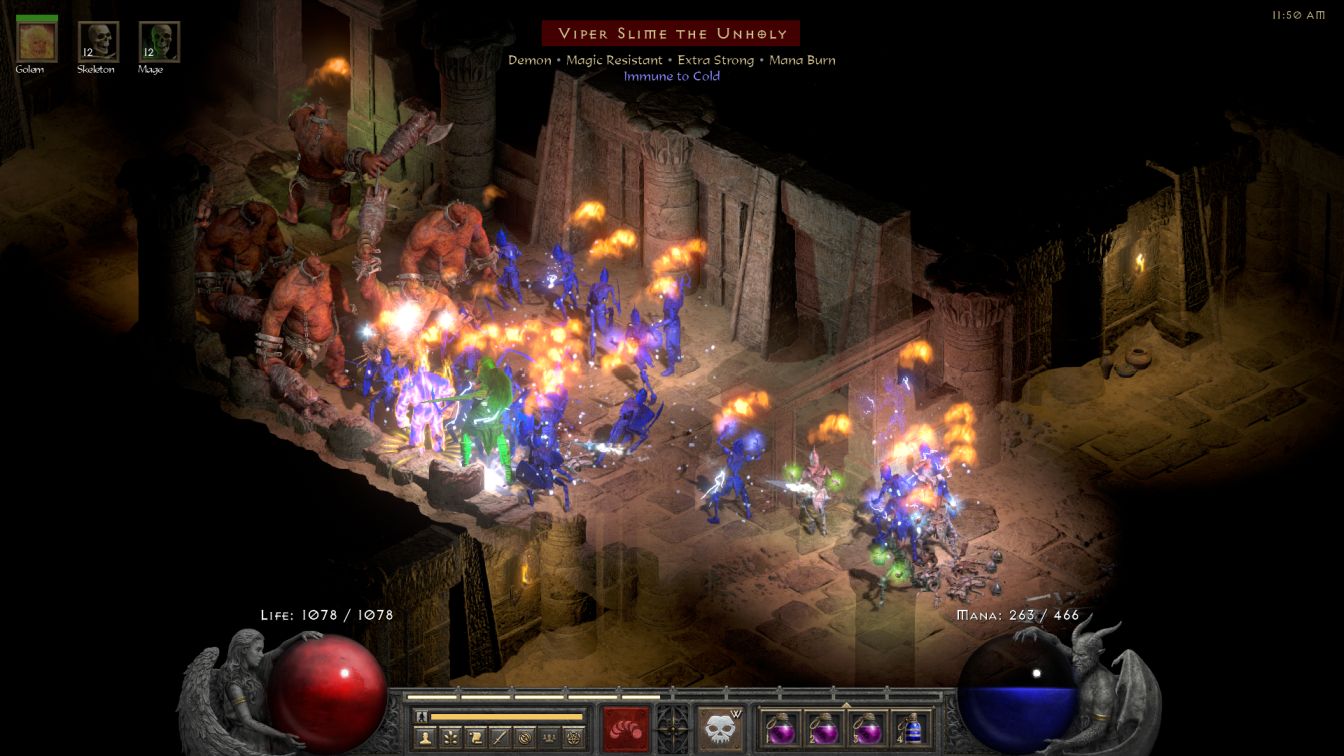1344x756 pixels.
Task: Drink the blue mana potion in belt slot 4
Action: [910, 728]
